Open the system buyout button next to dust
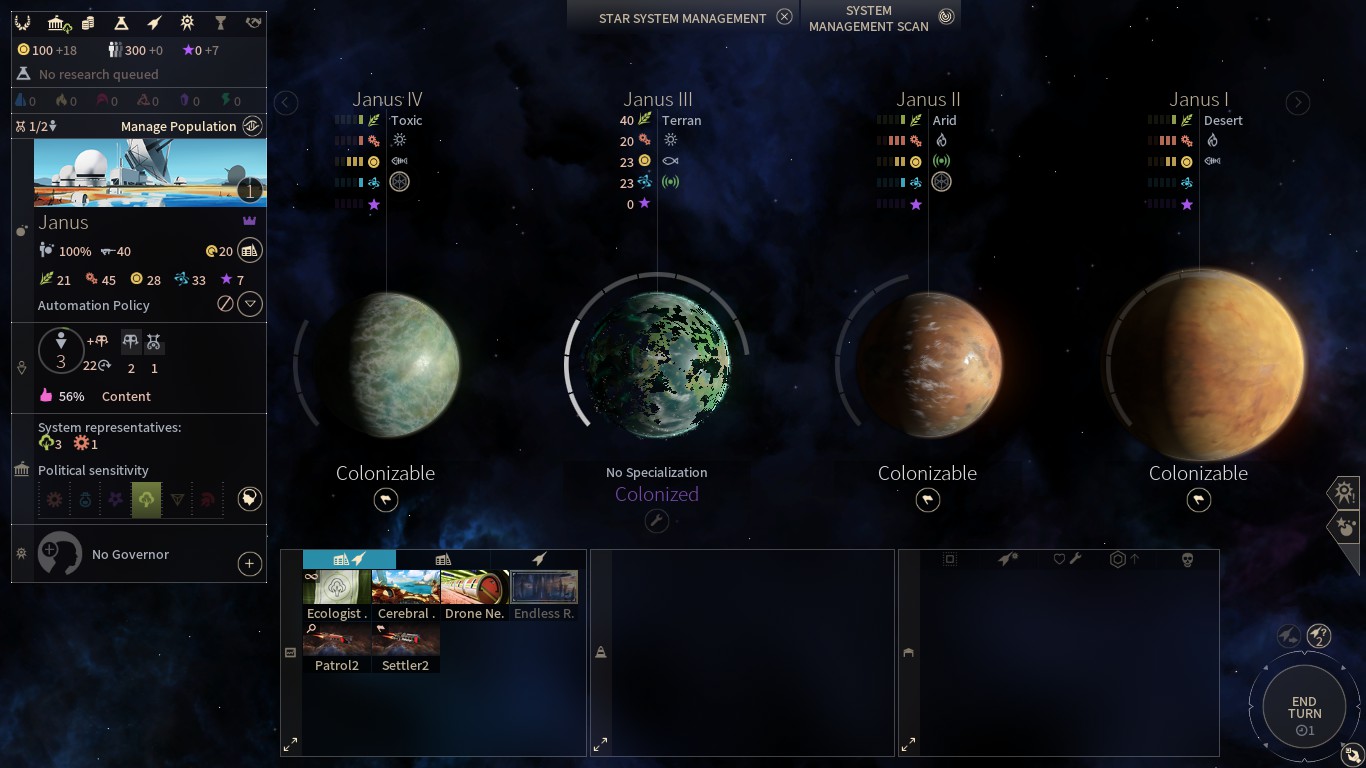 click(250, 250)
